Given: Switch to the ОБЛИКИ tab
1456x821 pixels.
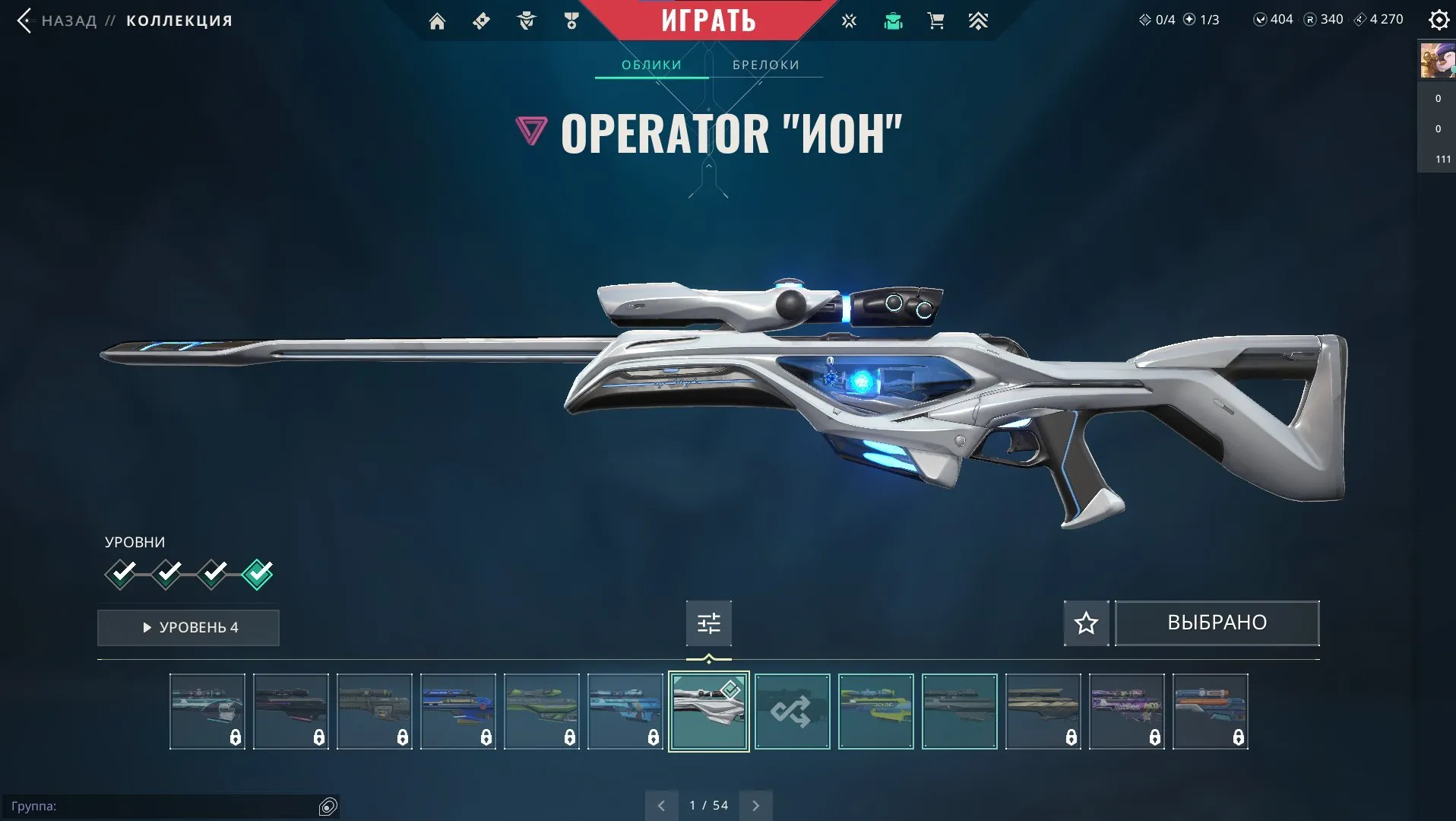Looking at the screenshot, I should tap(650, 65).
